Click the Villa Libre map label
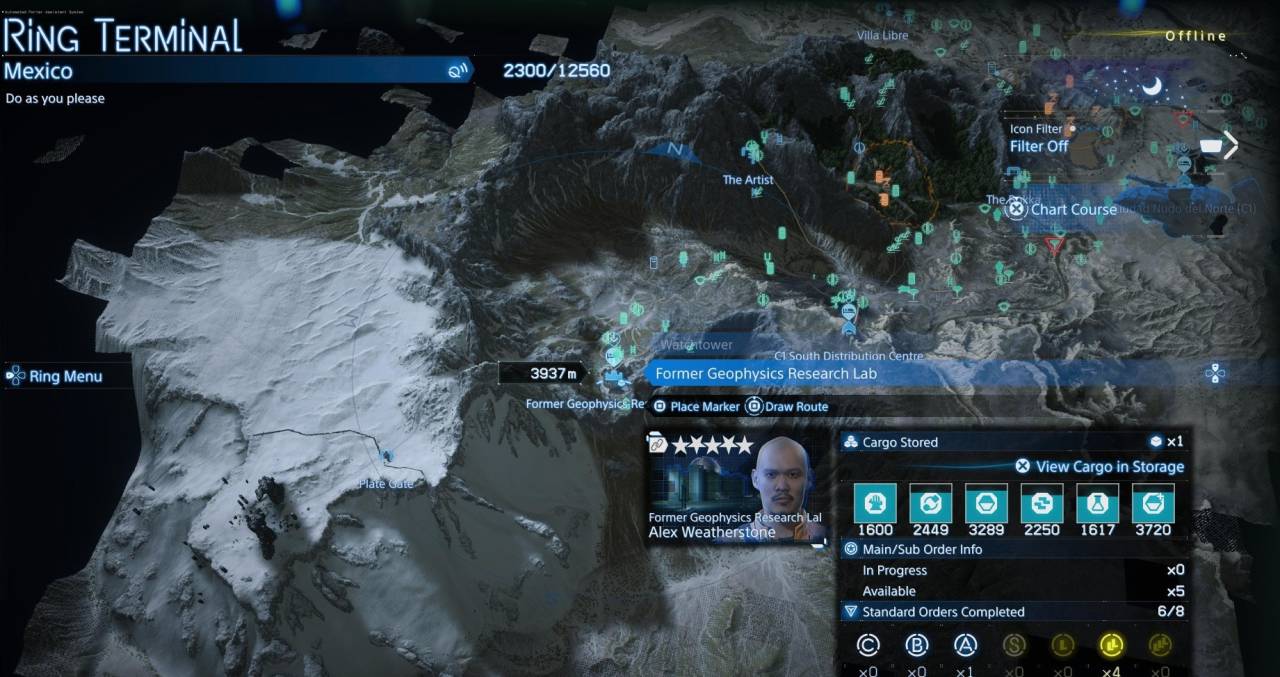Screen dimensions: 1280x677 coord(882,36)
